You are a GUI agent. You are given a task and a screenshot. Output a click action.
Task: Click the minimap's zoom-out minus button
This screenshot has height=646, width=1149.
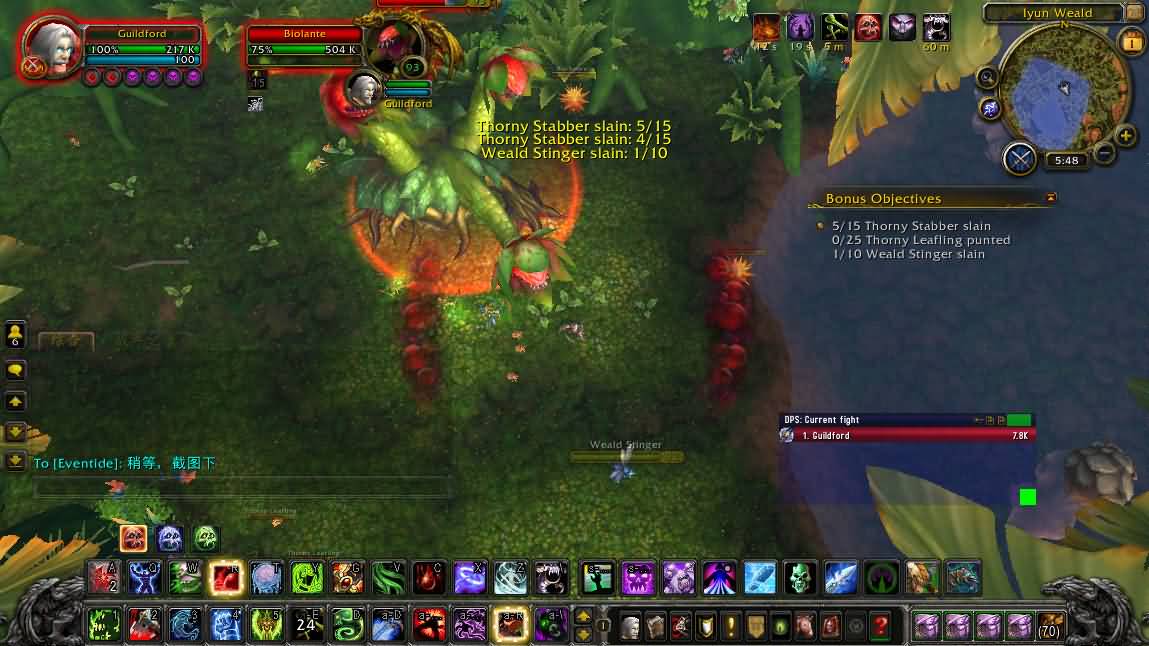click(1104, 153)
